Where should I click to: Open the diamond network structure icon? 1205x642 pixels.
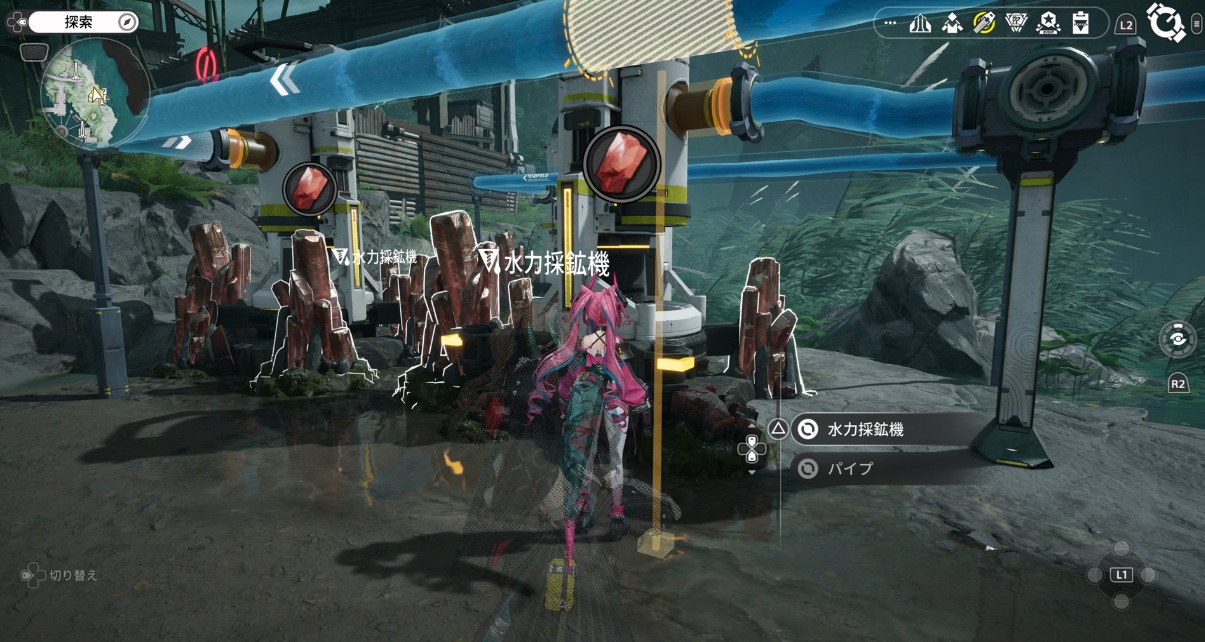(x=952, y=22)
